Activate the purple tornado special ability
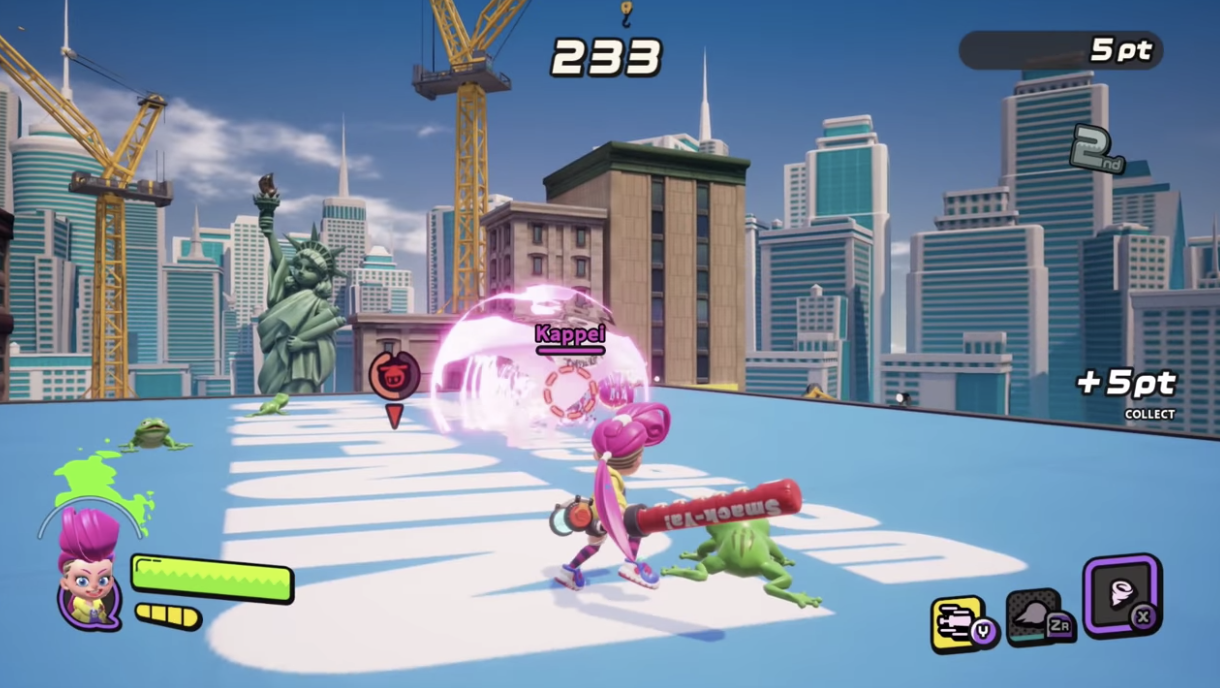 pyautogui.click(x=1120, y=595)
